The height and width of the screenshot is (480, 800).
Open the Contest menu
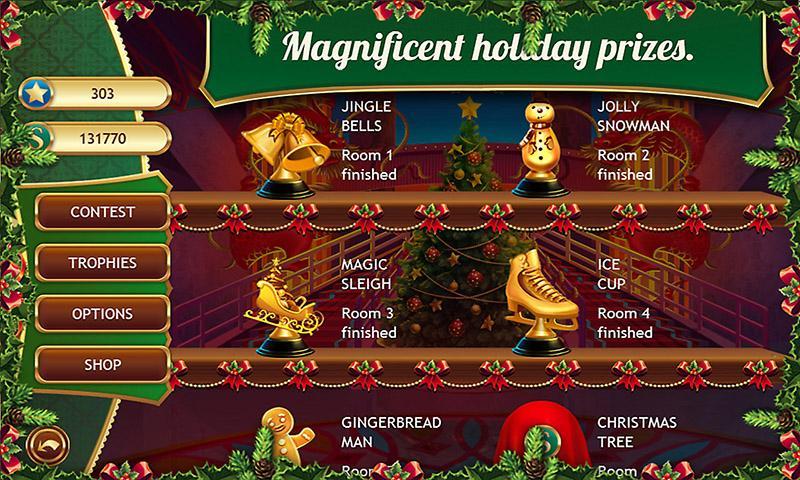(x=102, y=213)
